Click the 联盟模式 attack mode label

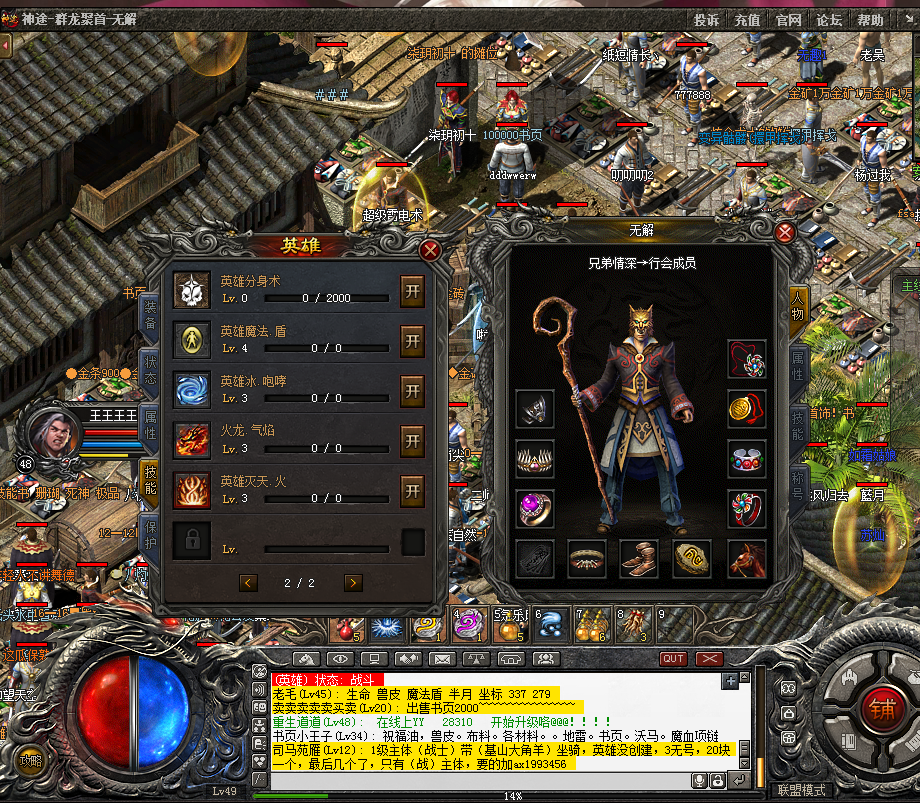[x=801, y=790]
